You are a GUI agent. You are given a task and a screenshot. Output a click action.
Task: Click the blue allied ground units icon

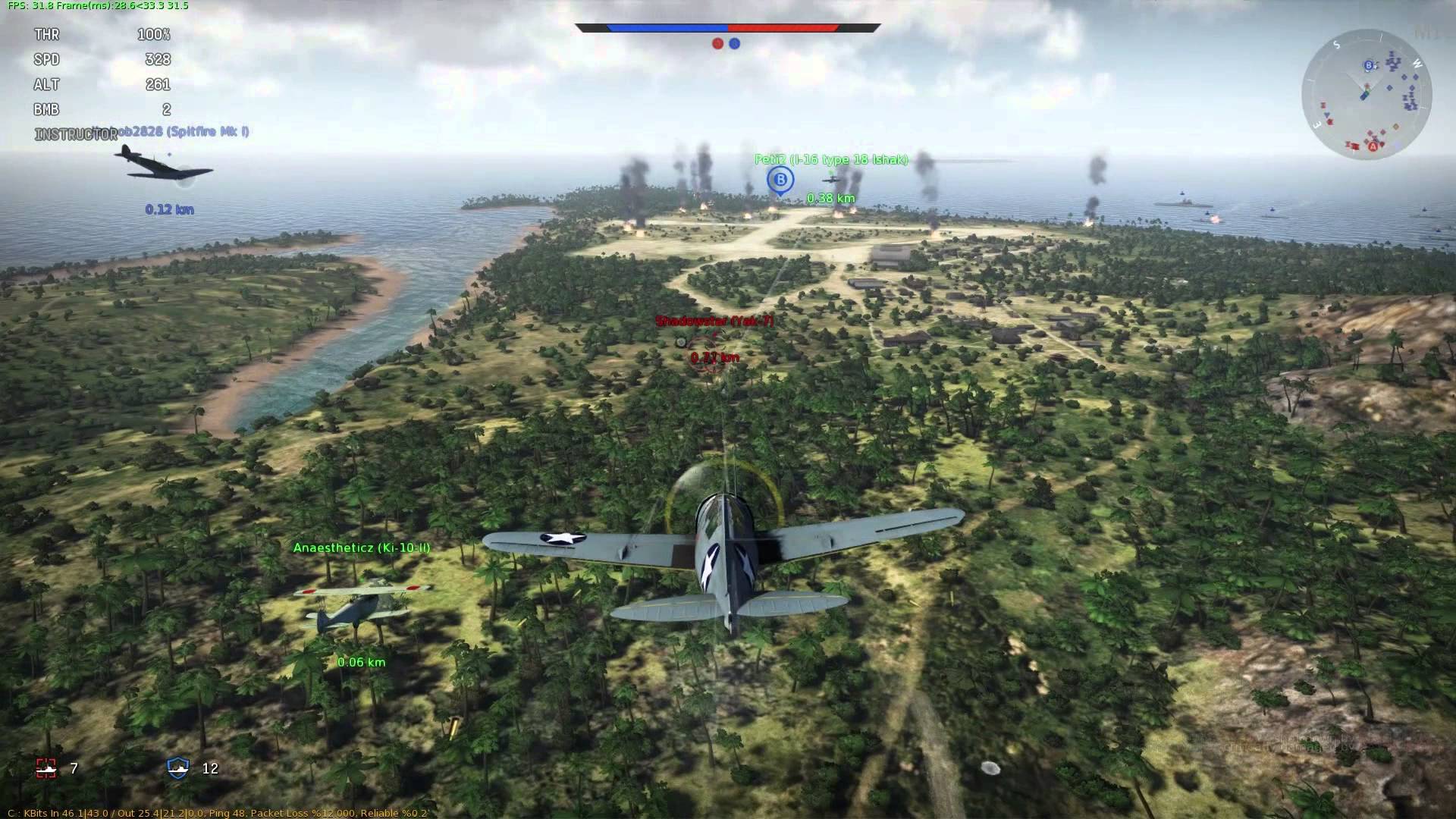click(x=178, y=768)
